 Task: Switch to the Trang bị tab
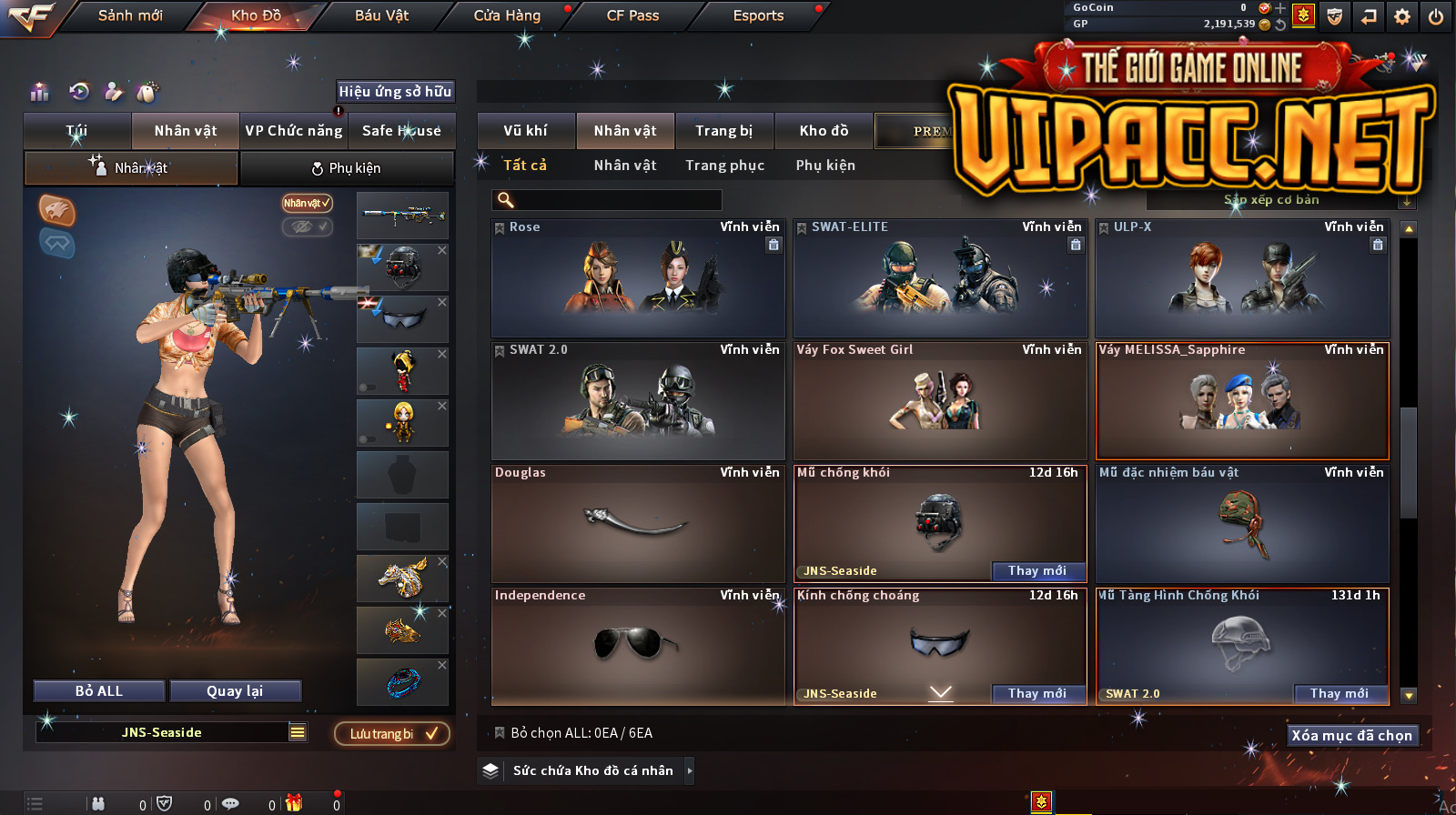[724, 131]
